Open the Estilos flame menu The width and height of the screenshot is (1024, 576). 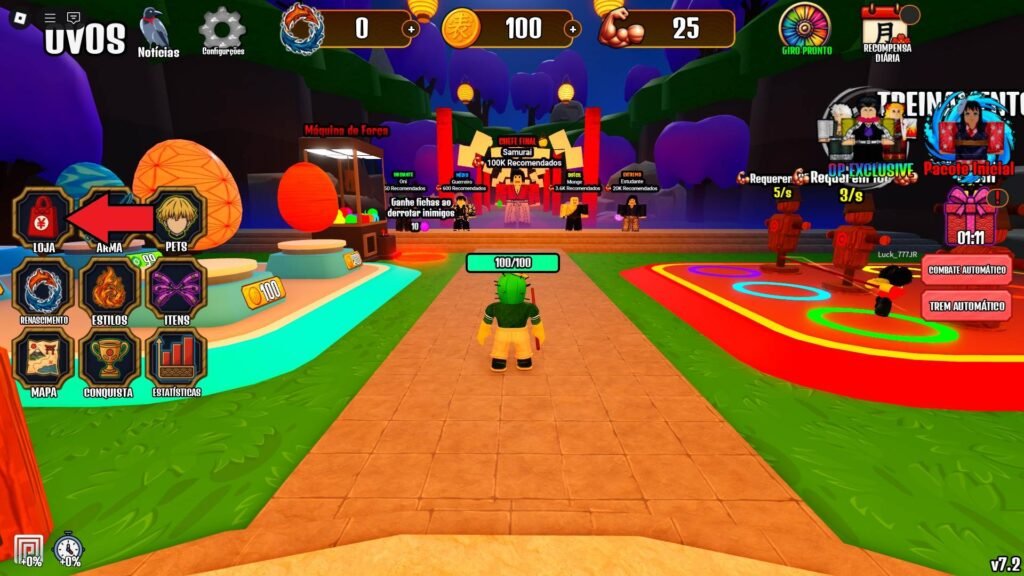[x=109, y=287]
